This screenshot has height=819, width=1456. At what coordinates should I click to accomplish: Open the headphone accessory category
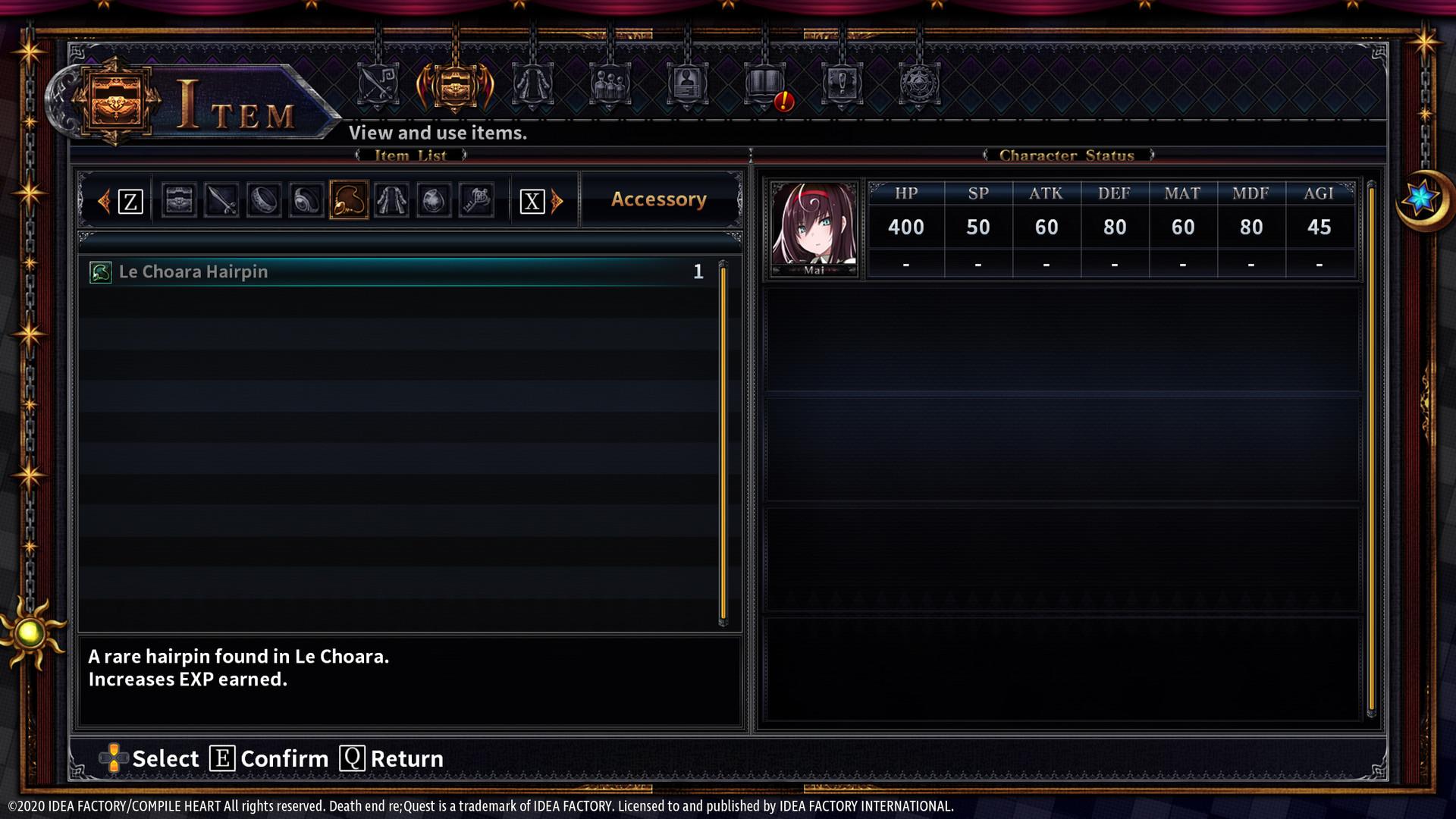306,199
